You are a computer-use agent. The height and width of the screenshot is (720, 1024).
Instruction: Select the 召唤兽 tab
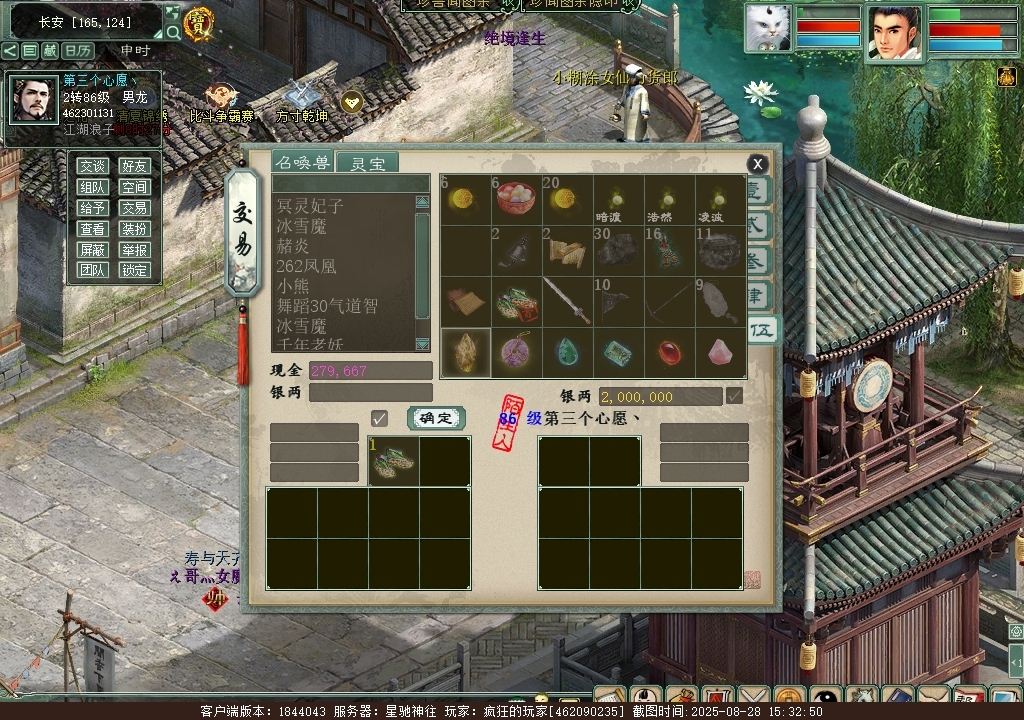(x=304, y=163)
